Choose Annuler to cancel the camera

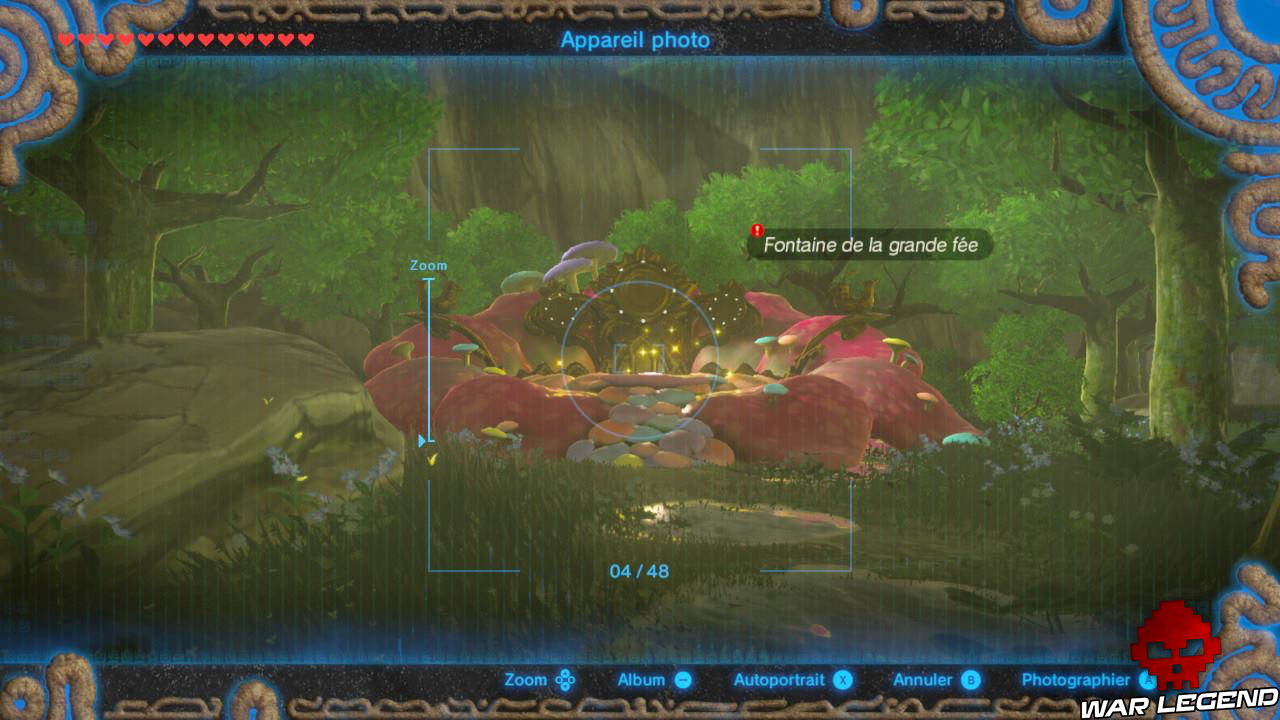pos(920,679)
